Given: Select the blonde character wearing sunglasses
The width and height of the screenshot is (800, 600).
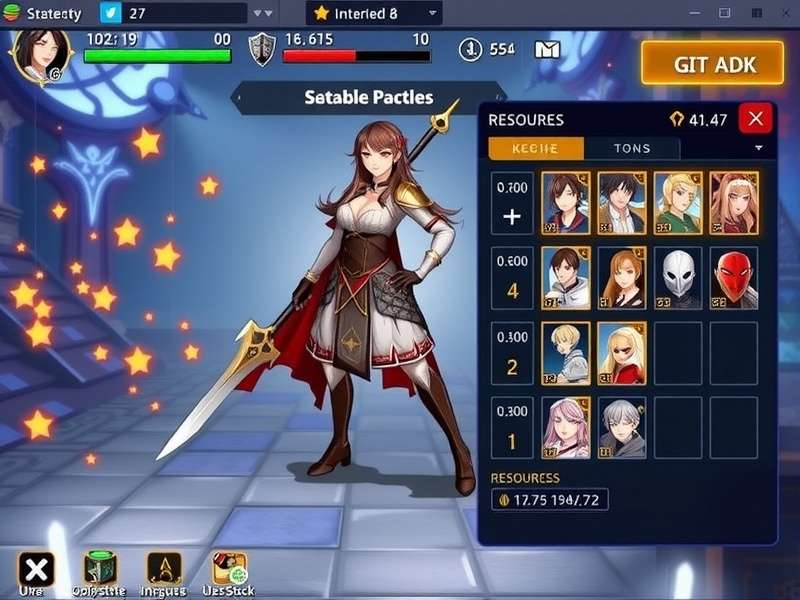Looking at the screenshot, I should click(622, 353).
